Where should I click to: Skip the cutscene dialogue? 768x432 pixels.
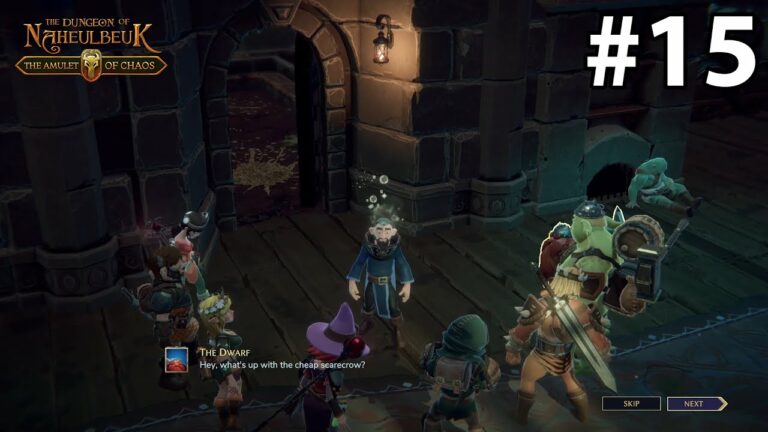point(631,404)
